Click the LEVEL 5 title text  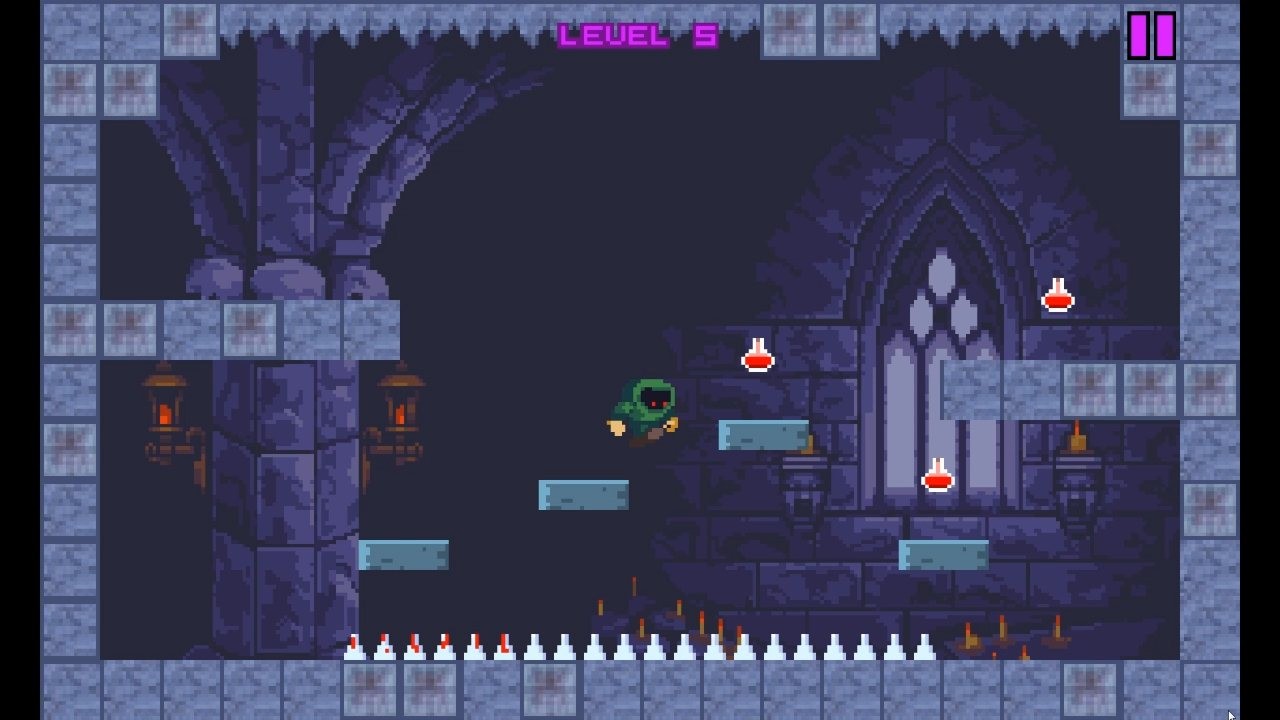(x=637, y=35)
